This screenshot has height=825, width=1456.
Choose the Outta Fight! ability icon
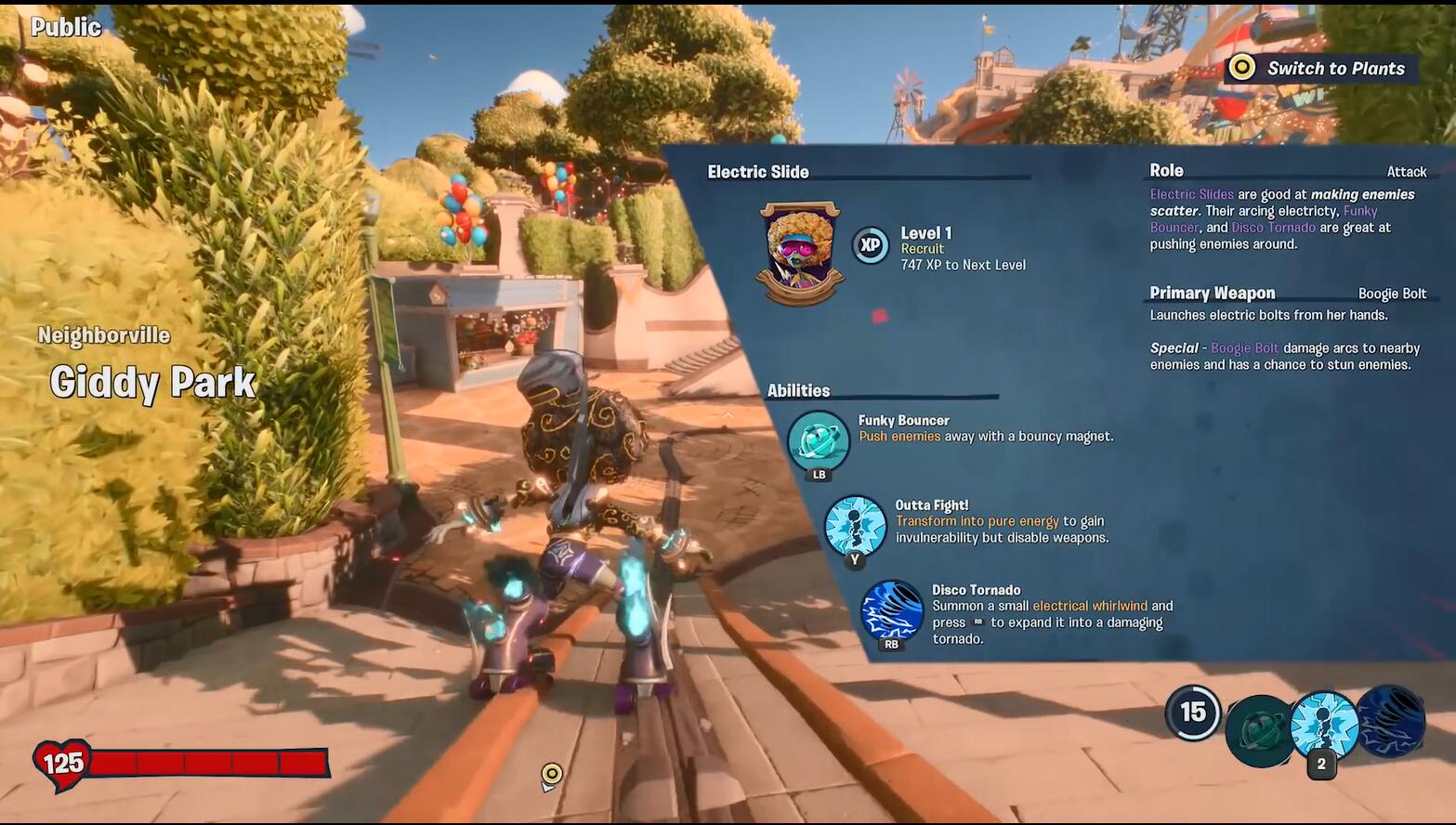click(855, 526)
